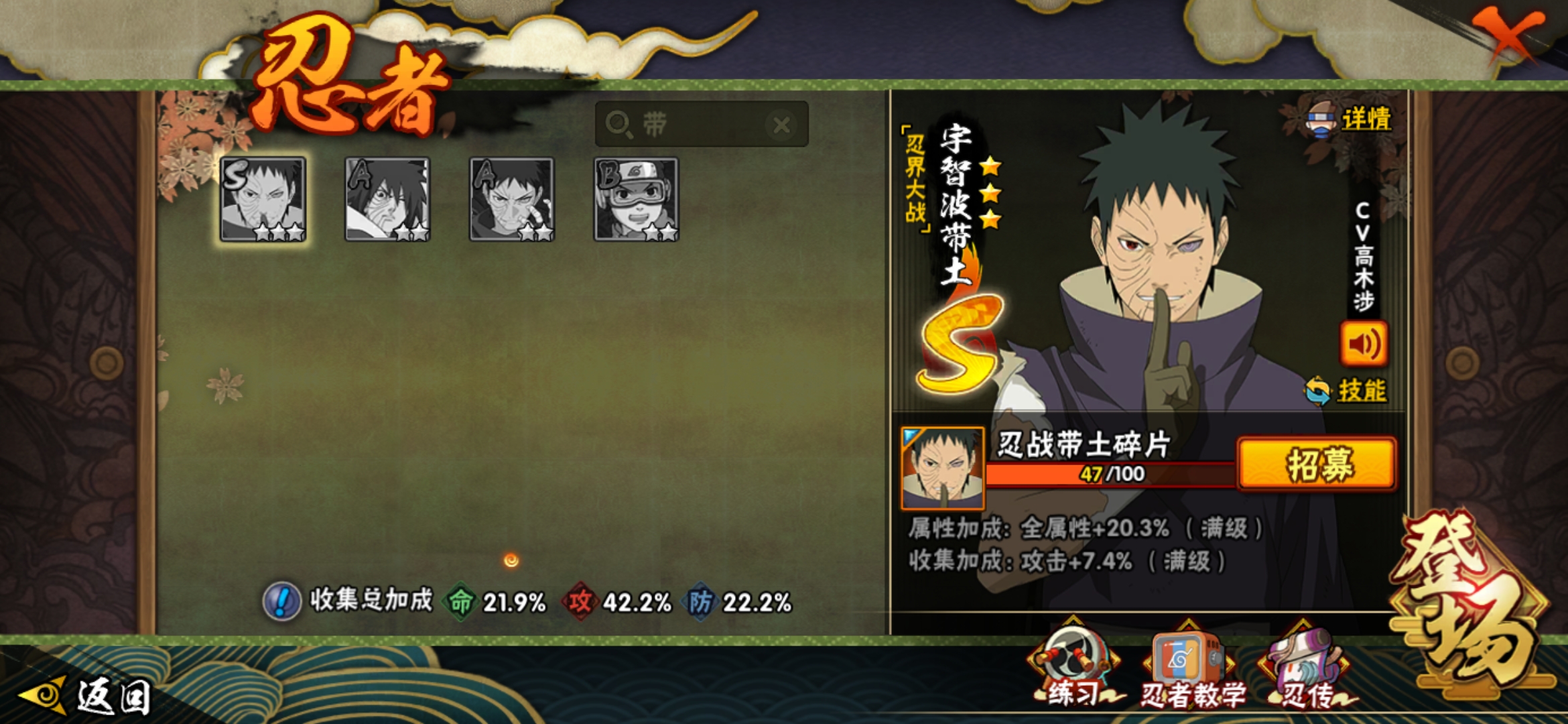Play the character voice speaker button
Viewport: 1568px width, 724px height.
[x=1364, y=344]
